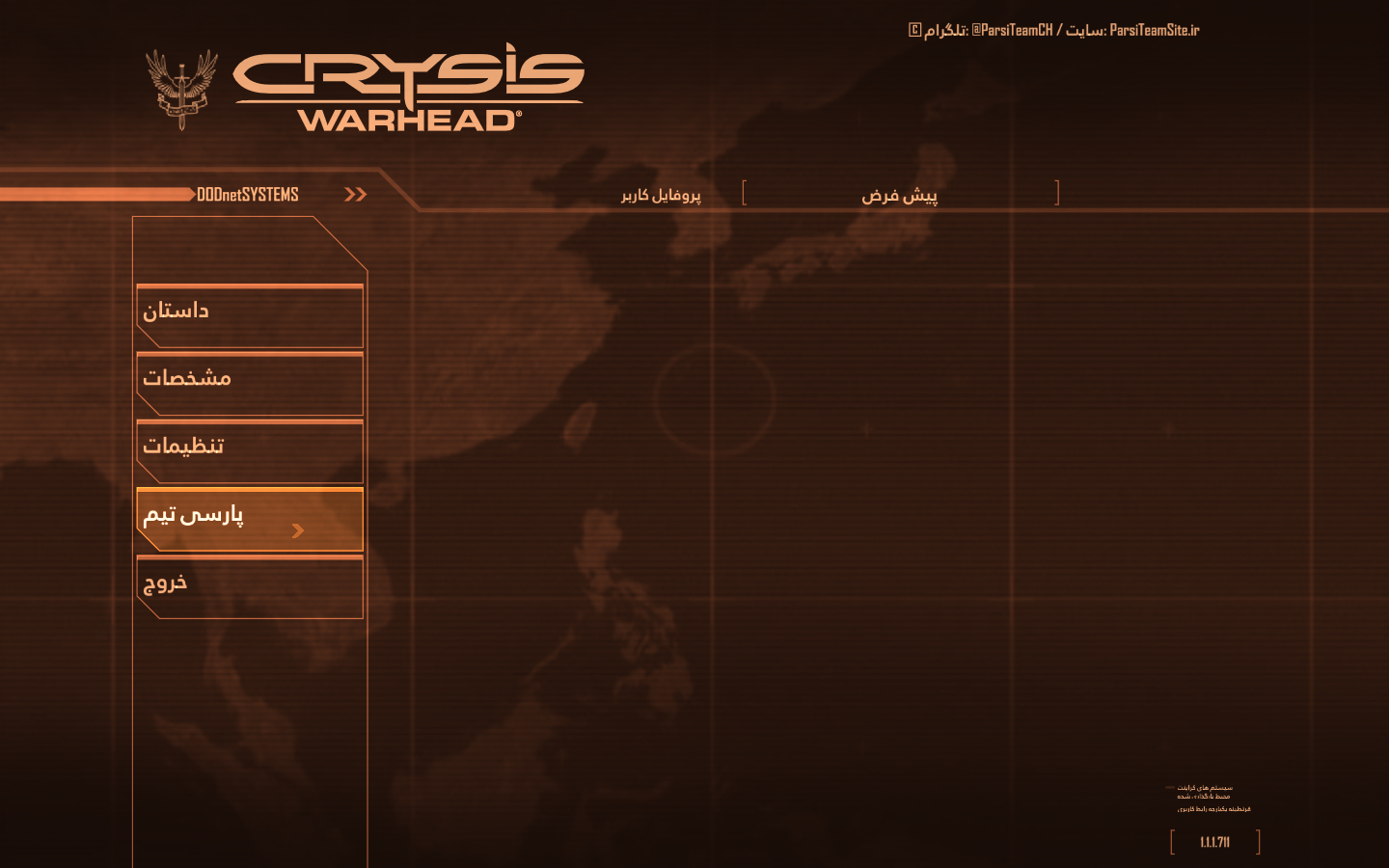Viewport: 1389px width, 868px height.
Task: Click خروج to exit the game
Action: pyautogui.click(x=249, y=585)
